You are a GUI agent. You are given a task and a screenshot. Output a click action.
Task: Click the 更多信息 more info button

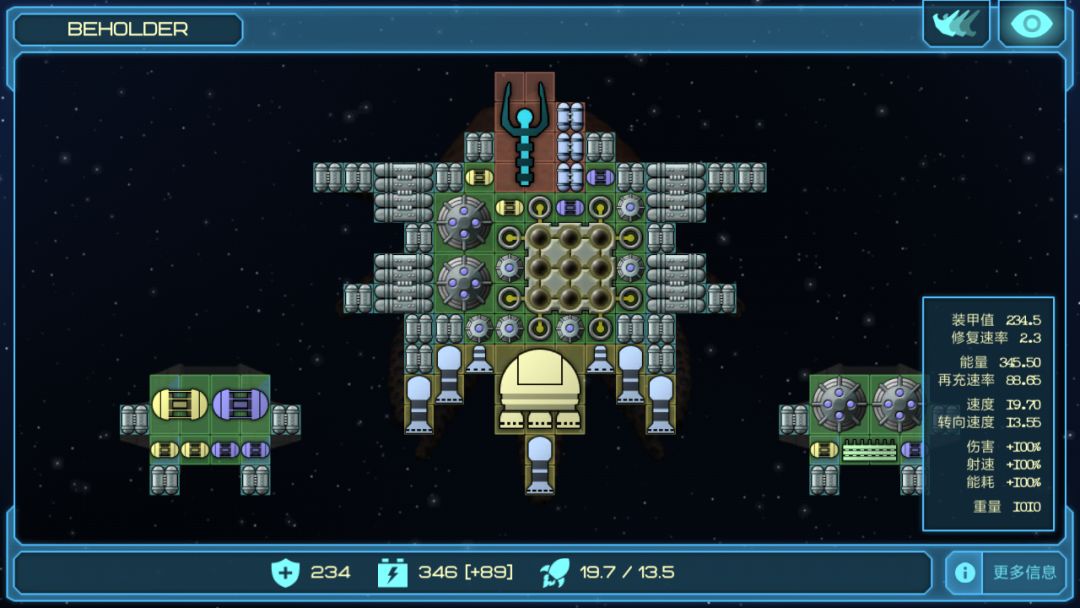click(x=1023, y=572)
